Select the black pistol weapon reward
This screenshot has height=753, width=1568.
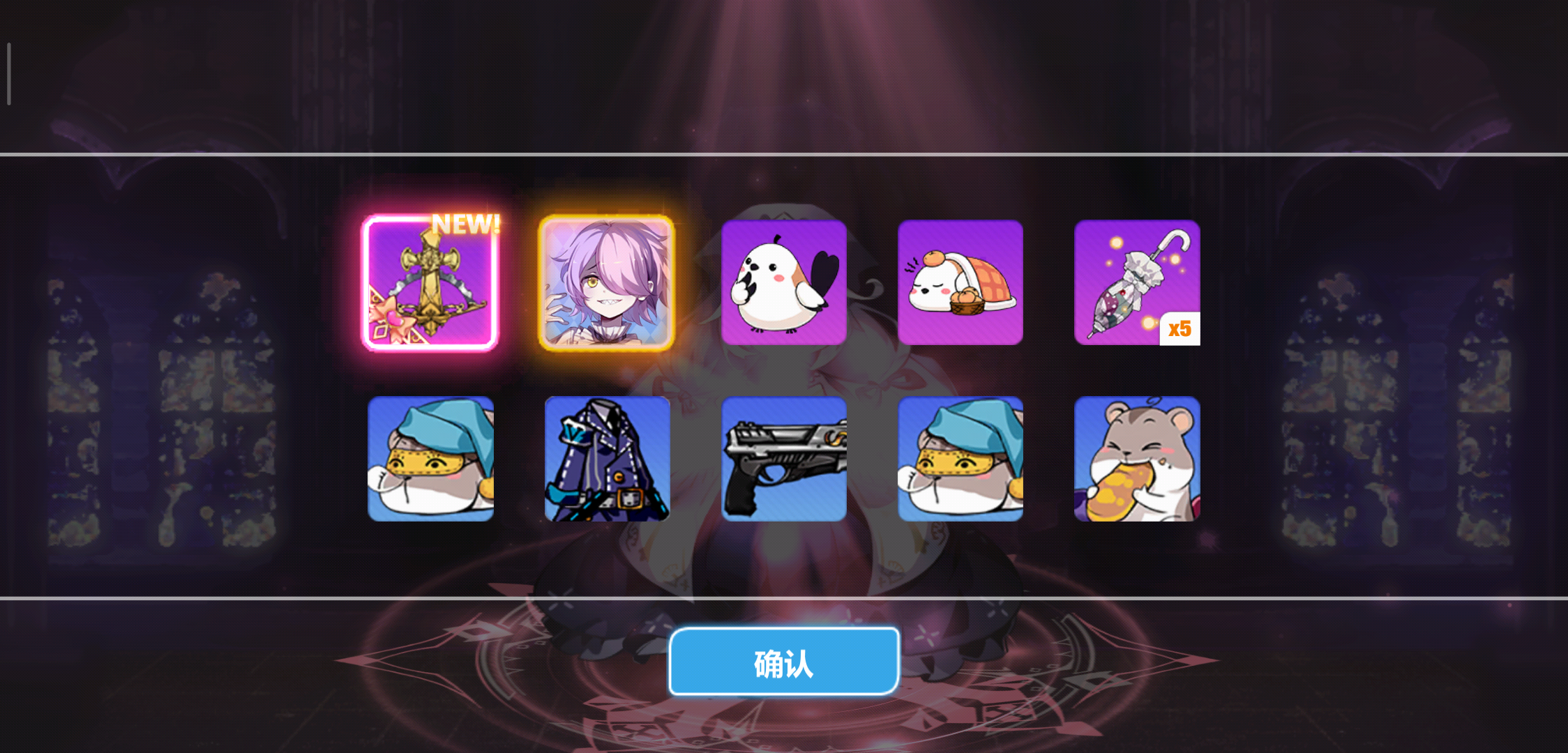click(784, 459)
